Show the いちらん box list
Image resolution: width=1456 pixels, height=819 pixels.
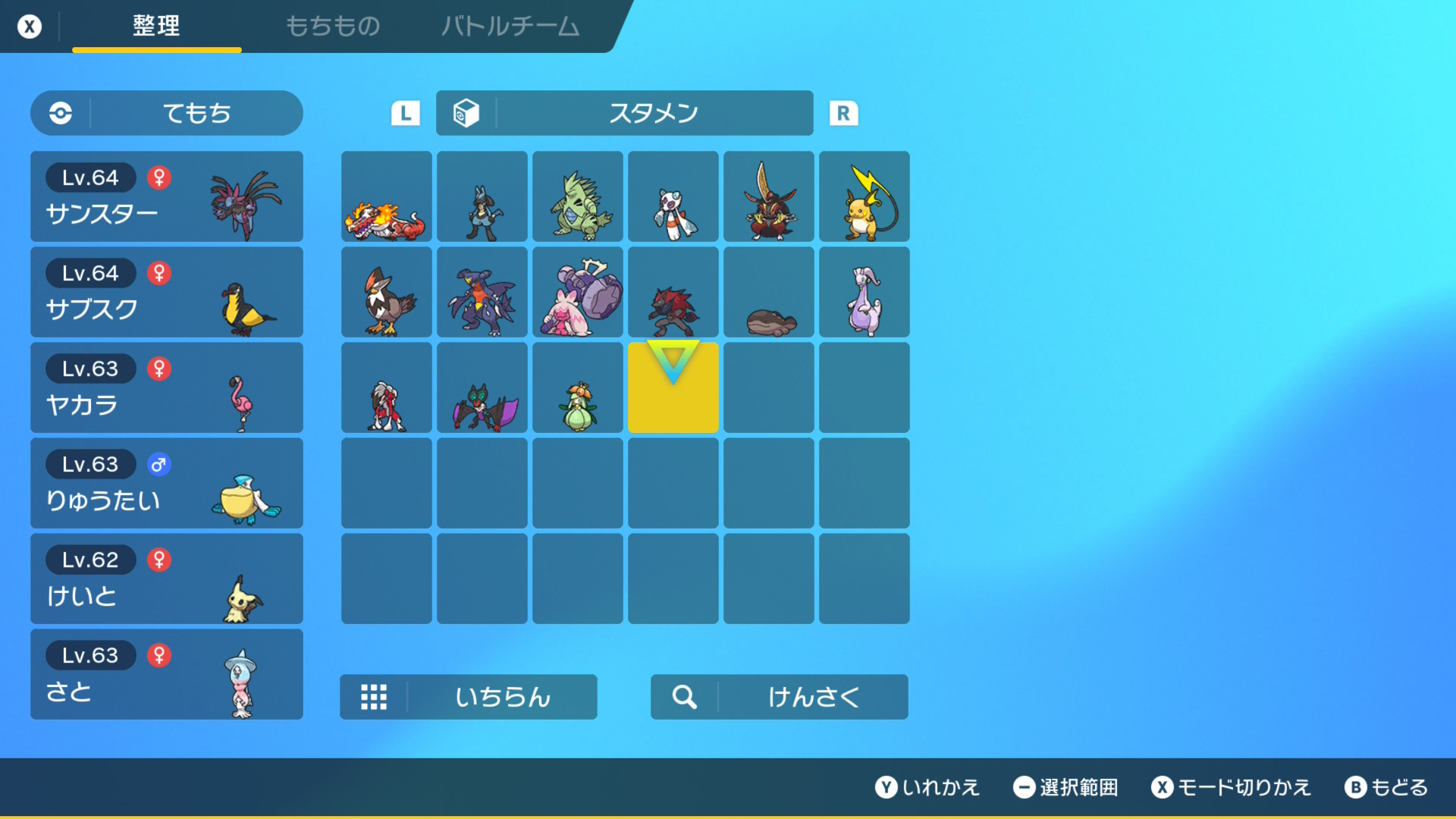pos(469,697)
